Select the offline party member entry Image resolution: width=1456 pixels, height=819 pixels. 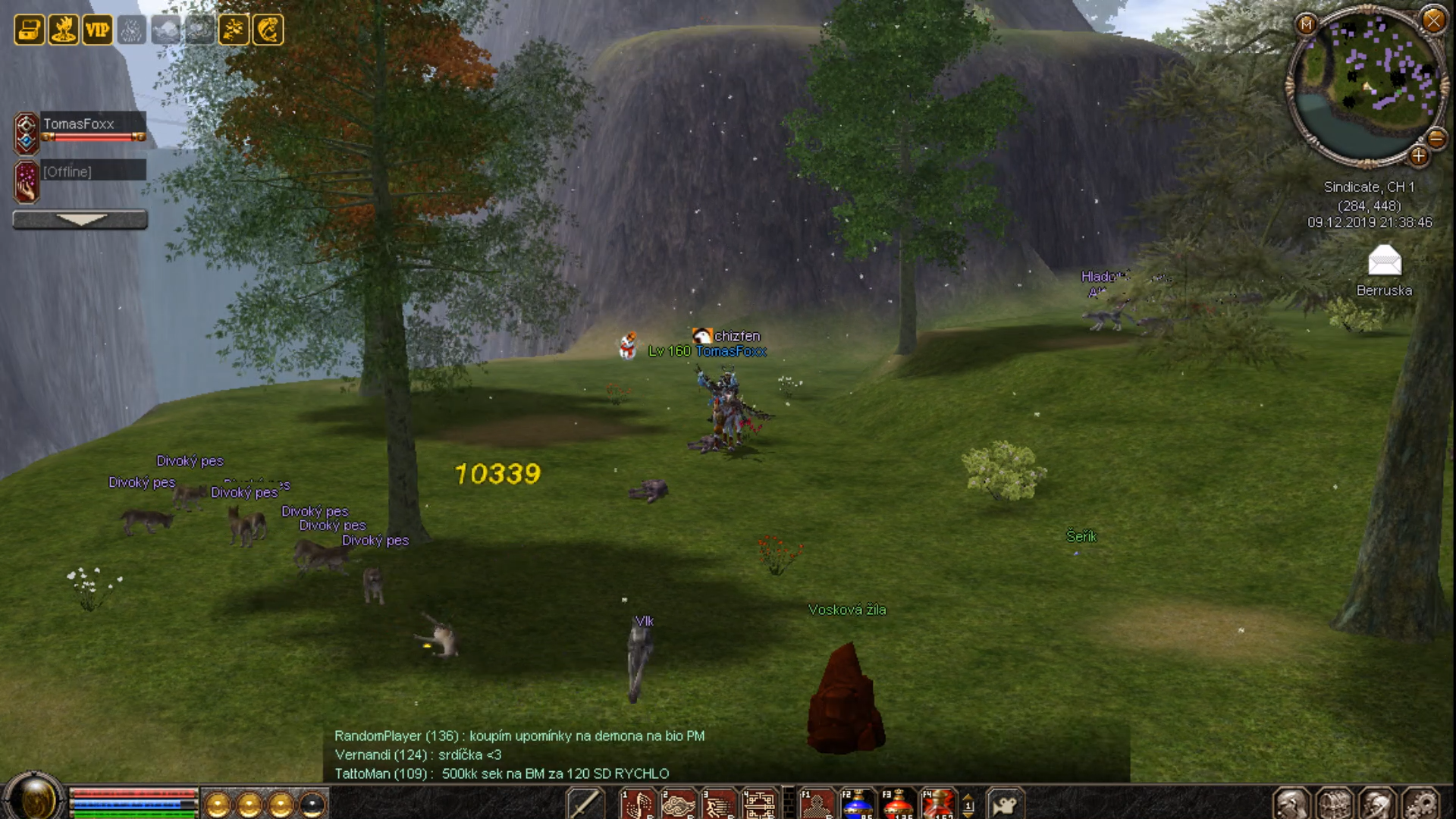click(80, 172)
